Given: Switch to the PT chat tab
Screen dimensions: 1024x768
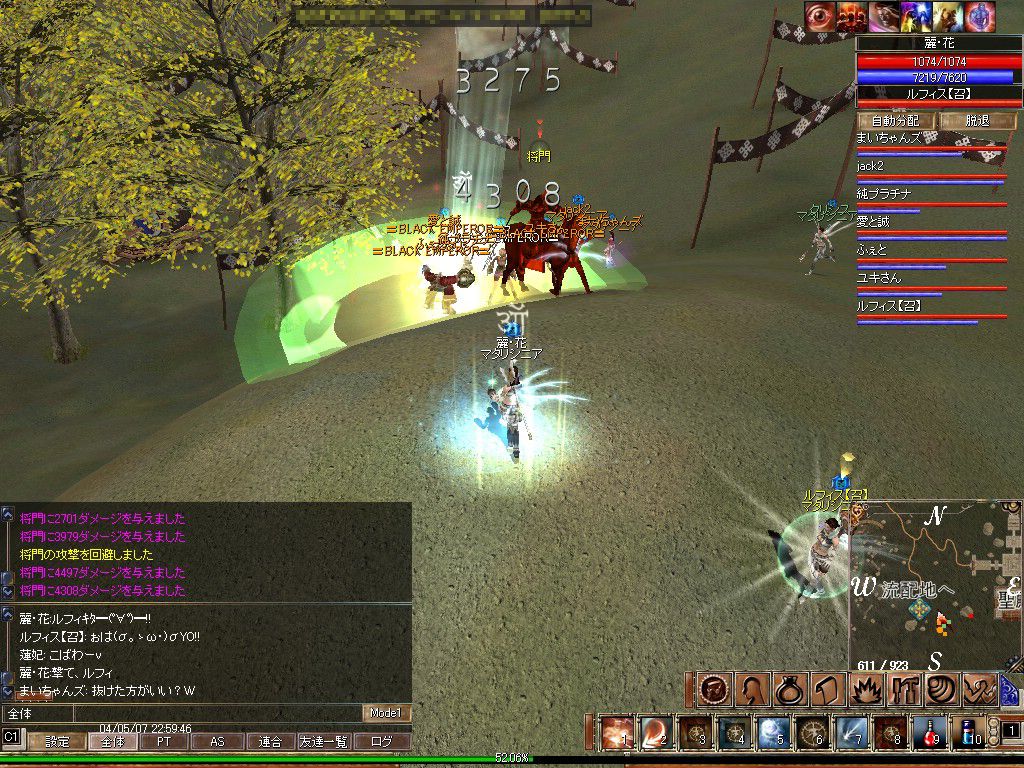Looking at the screenshot, I should tap(164, 742).
